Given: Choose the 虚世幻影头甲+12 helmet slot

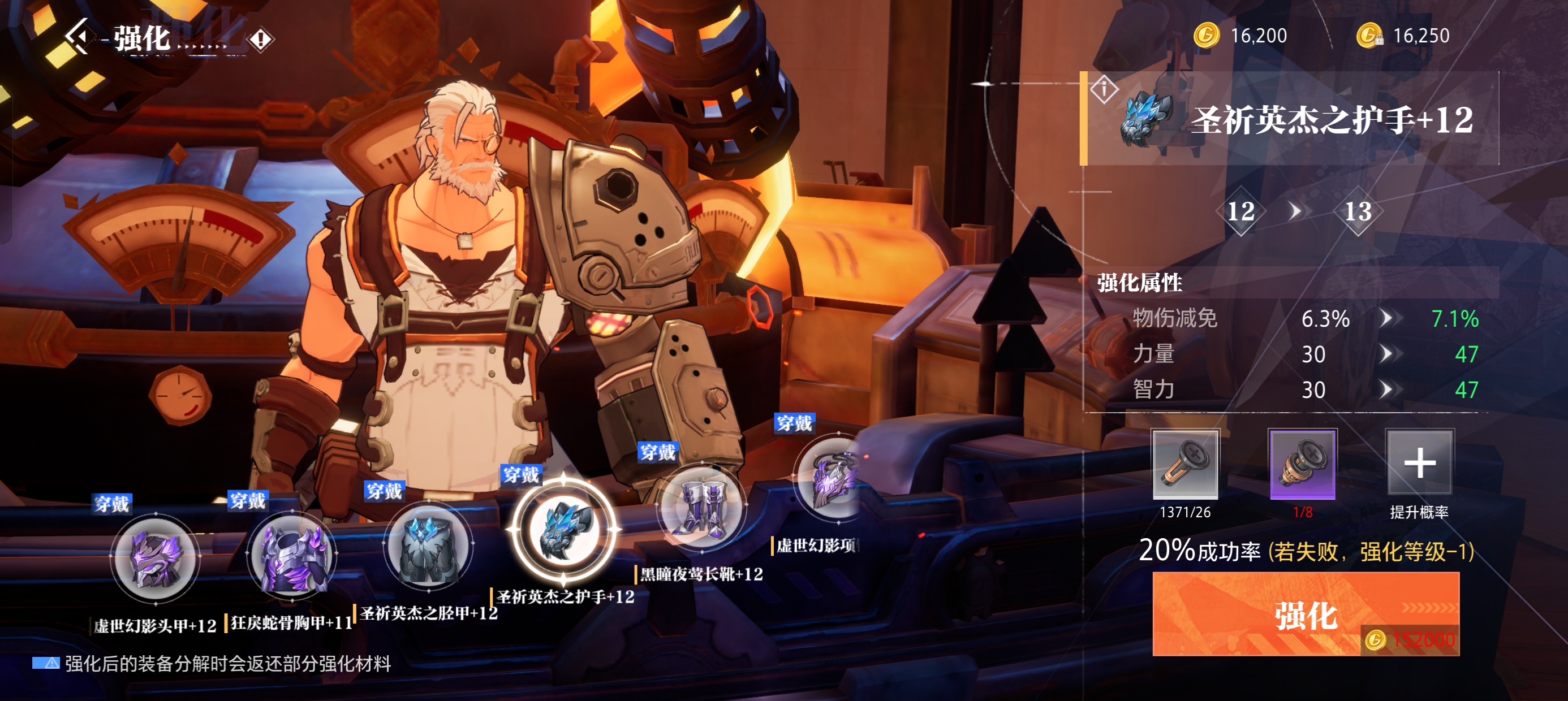Looking at the screenshot, I should 155,558.
